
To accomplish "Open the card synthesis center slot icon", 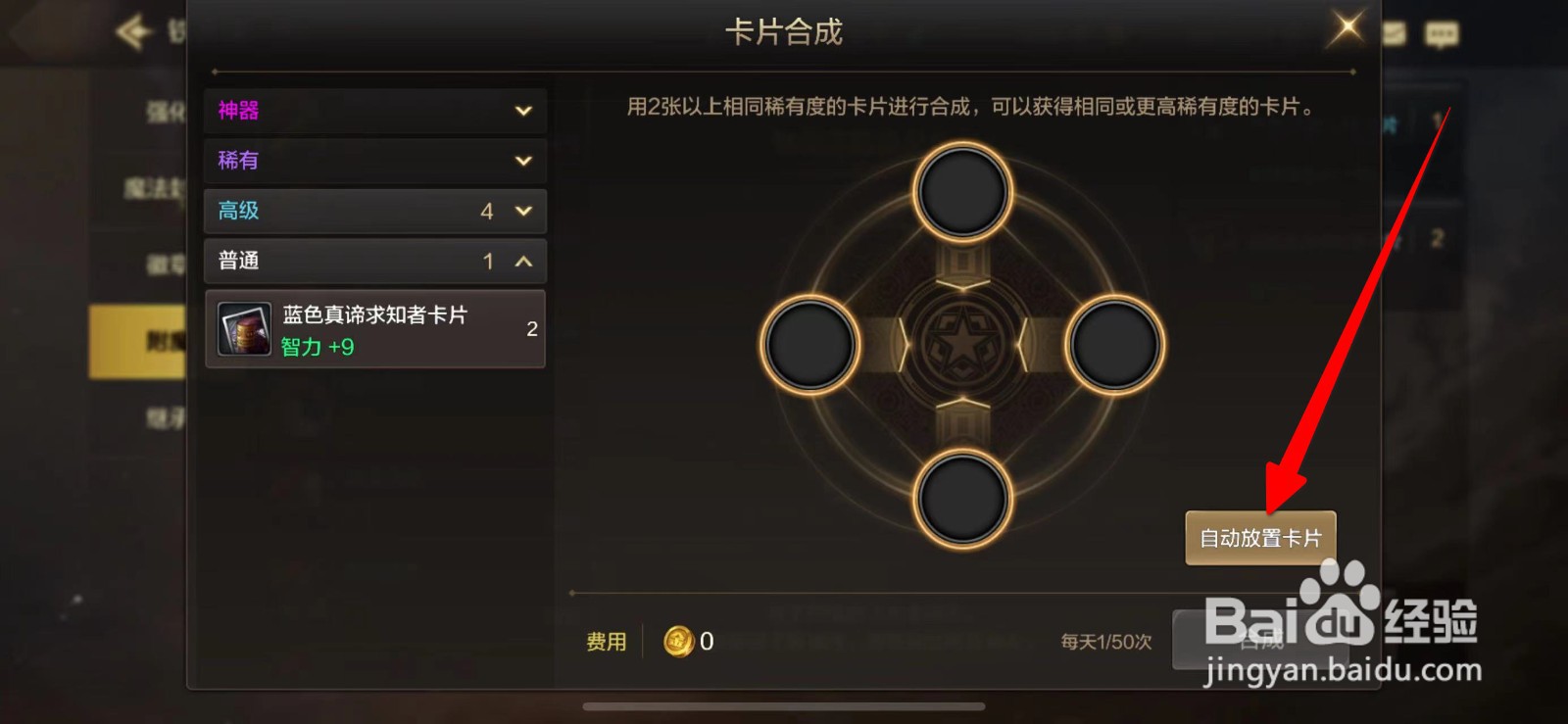I will pyautogui.click(x=965, y=342).
